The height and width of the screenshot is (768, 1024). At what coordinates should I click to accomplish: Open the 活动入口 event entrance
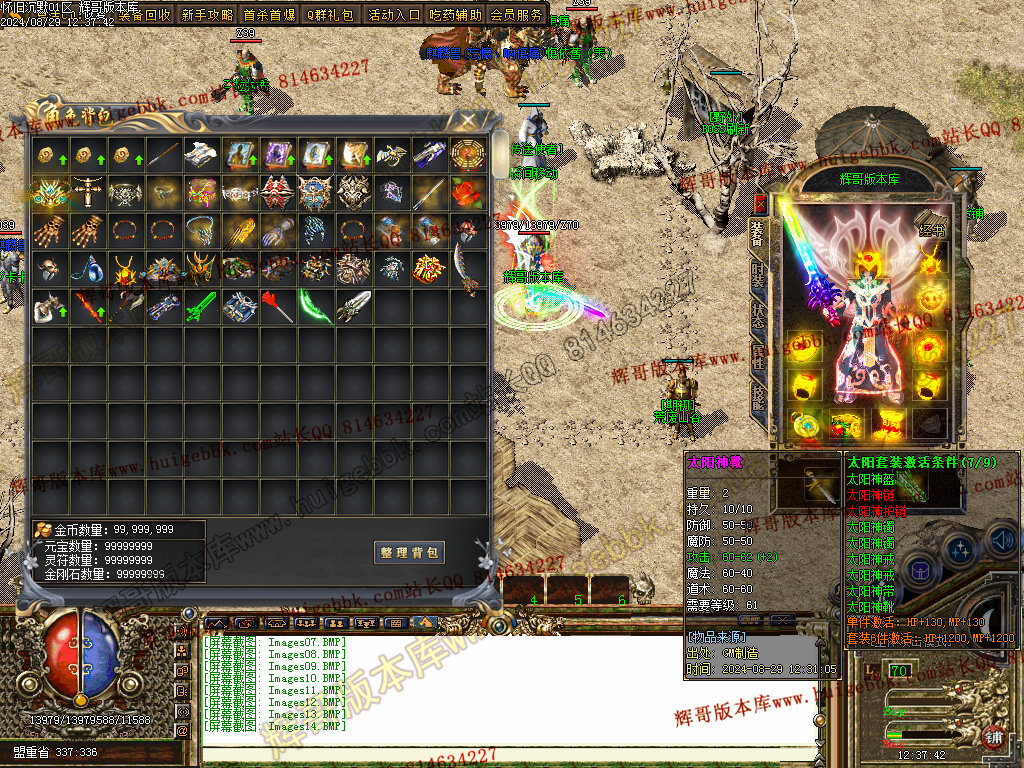394,15
